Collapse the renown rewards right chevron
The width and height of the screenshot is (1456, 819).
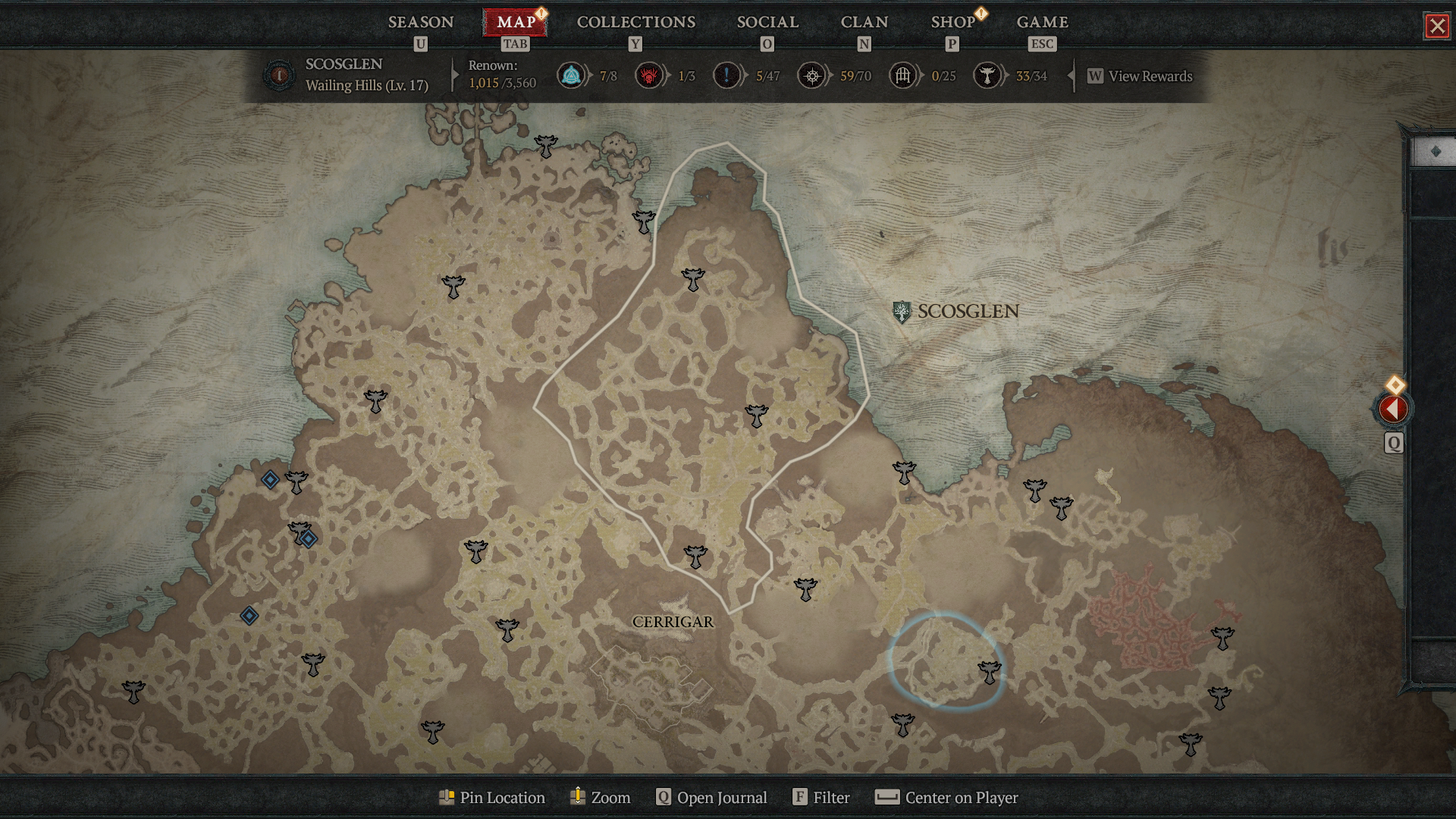(1071, 76)
